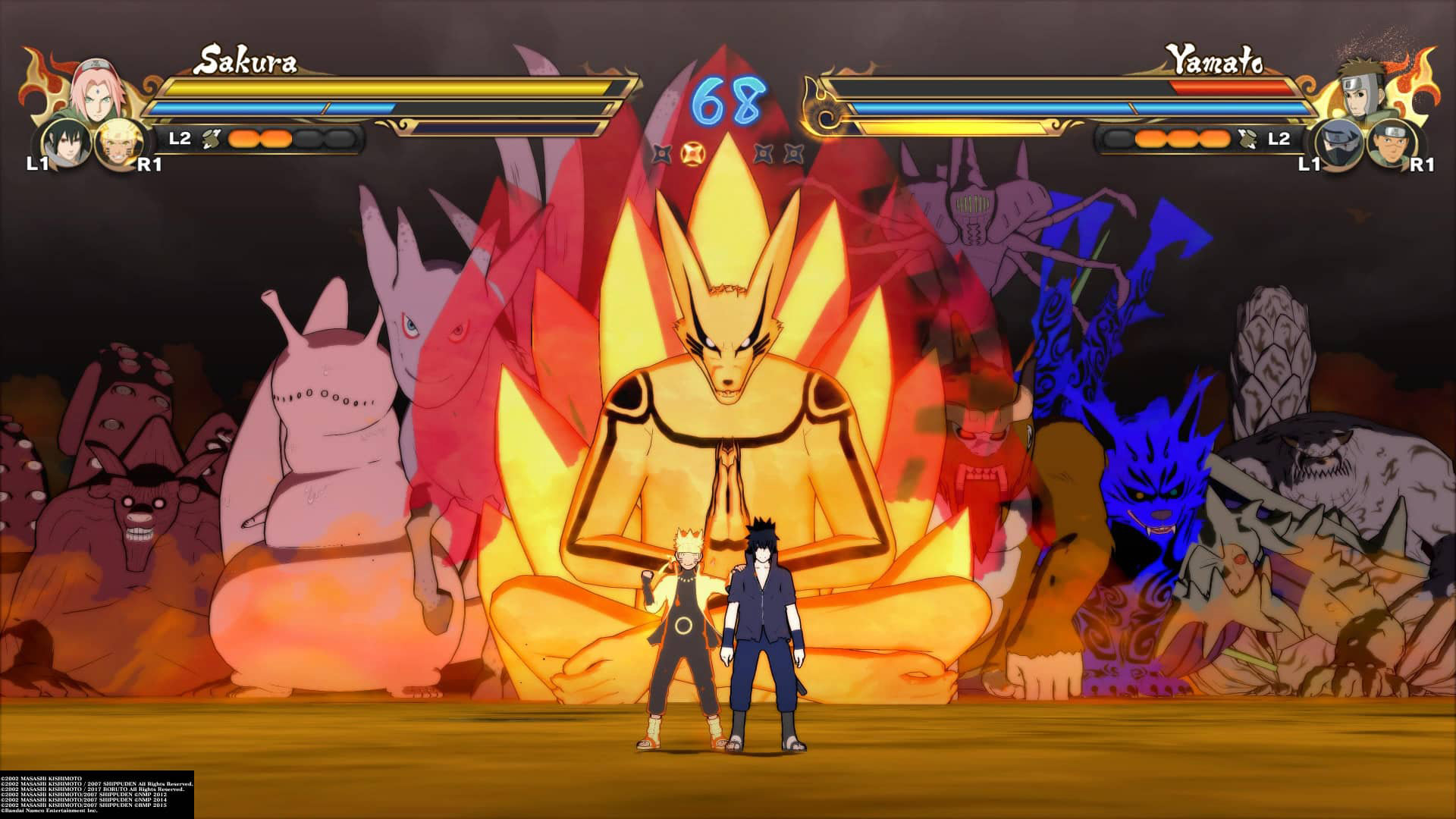
Task: Tap Sasuke's support portrait
Action: click(63, 142)
